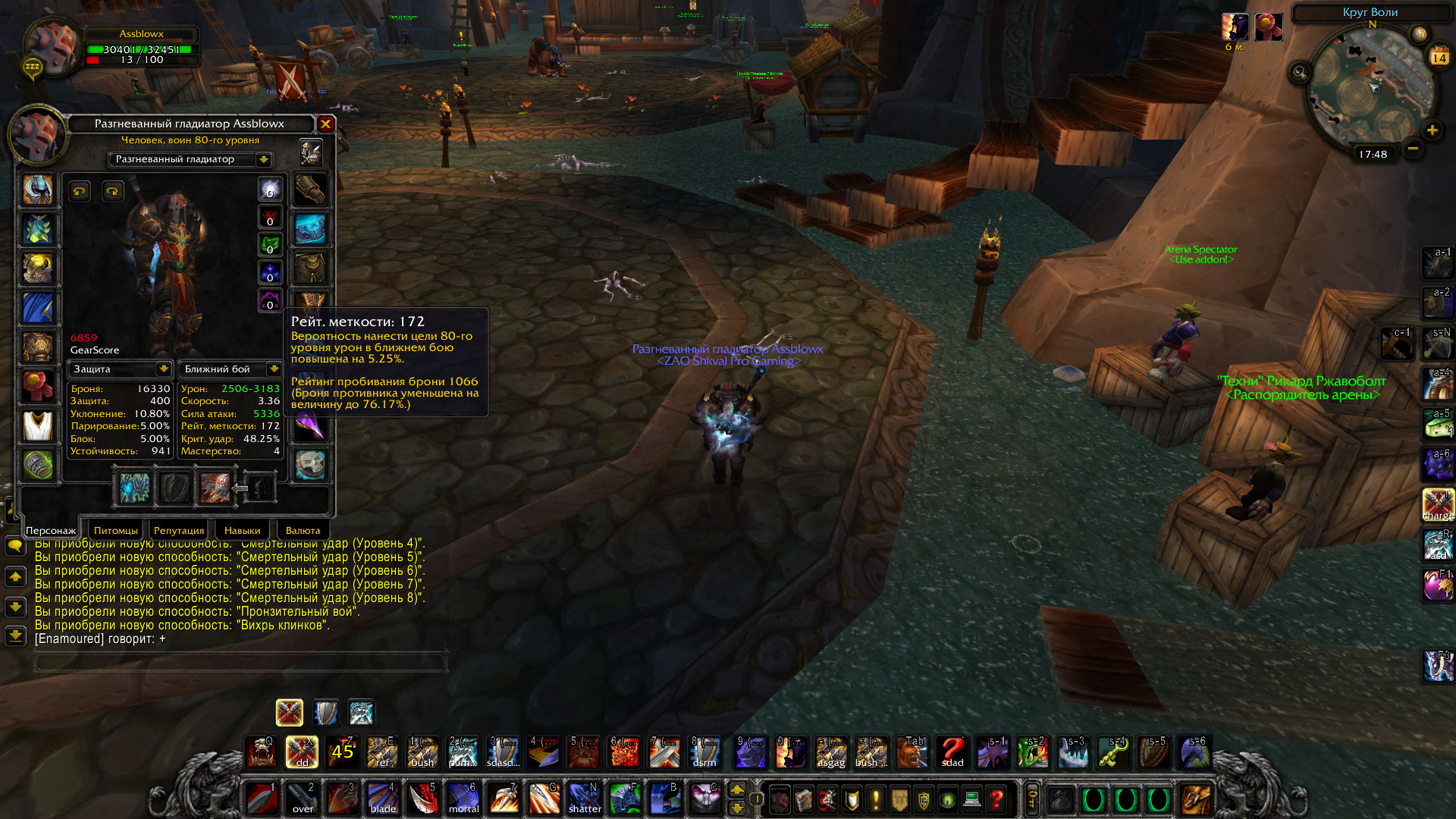Zoom out the minimap
1456x819 pixels.
pyautogui.click(x=1413, y=149)
